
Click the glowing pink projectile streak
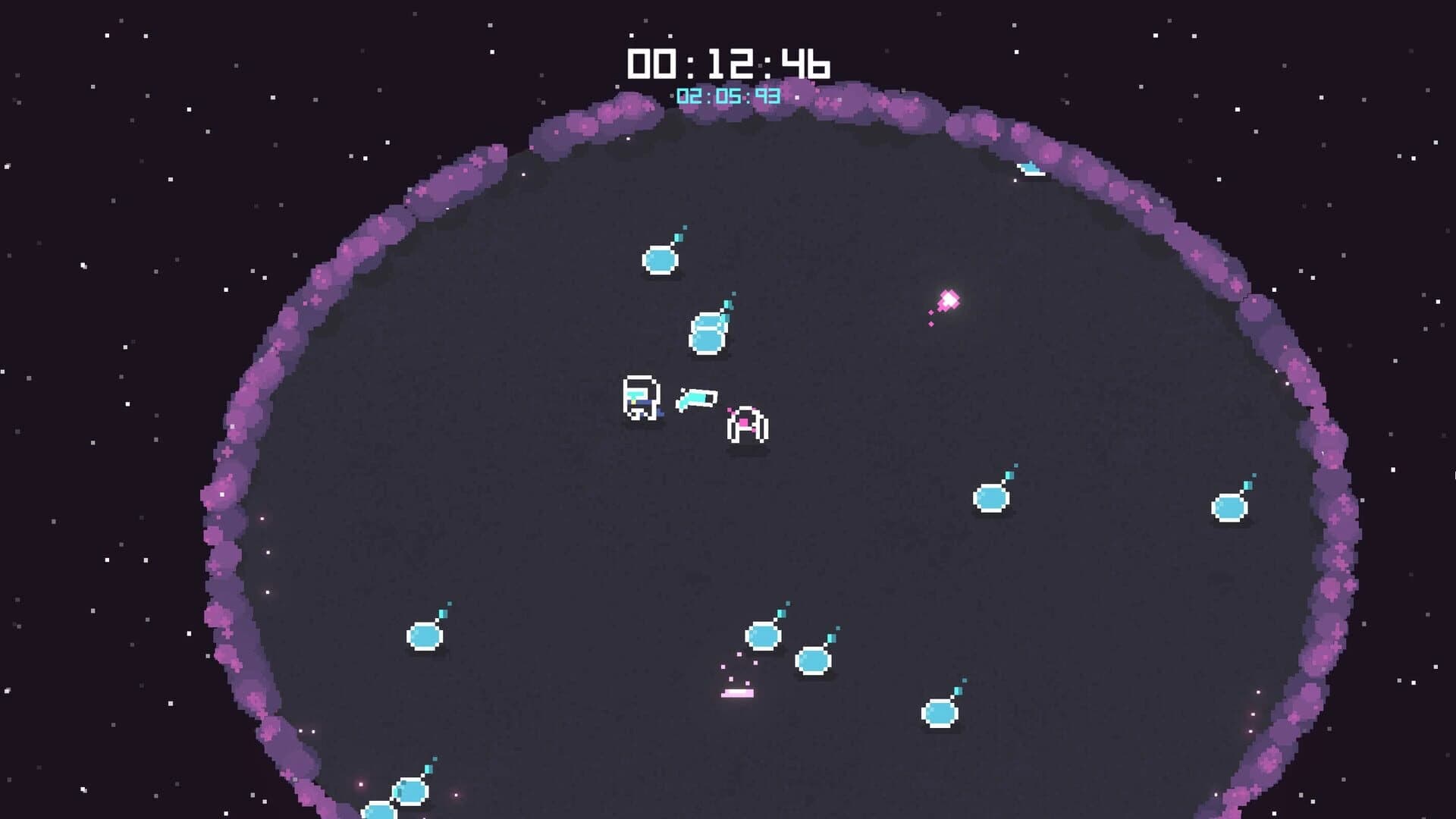tap(948, 301)
